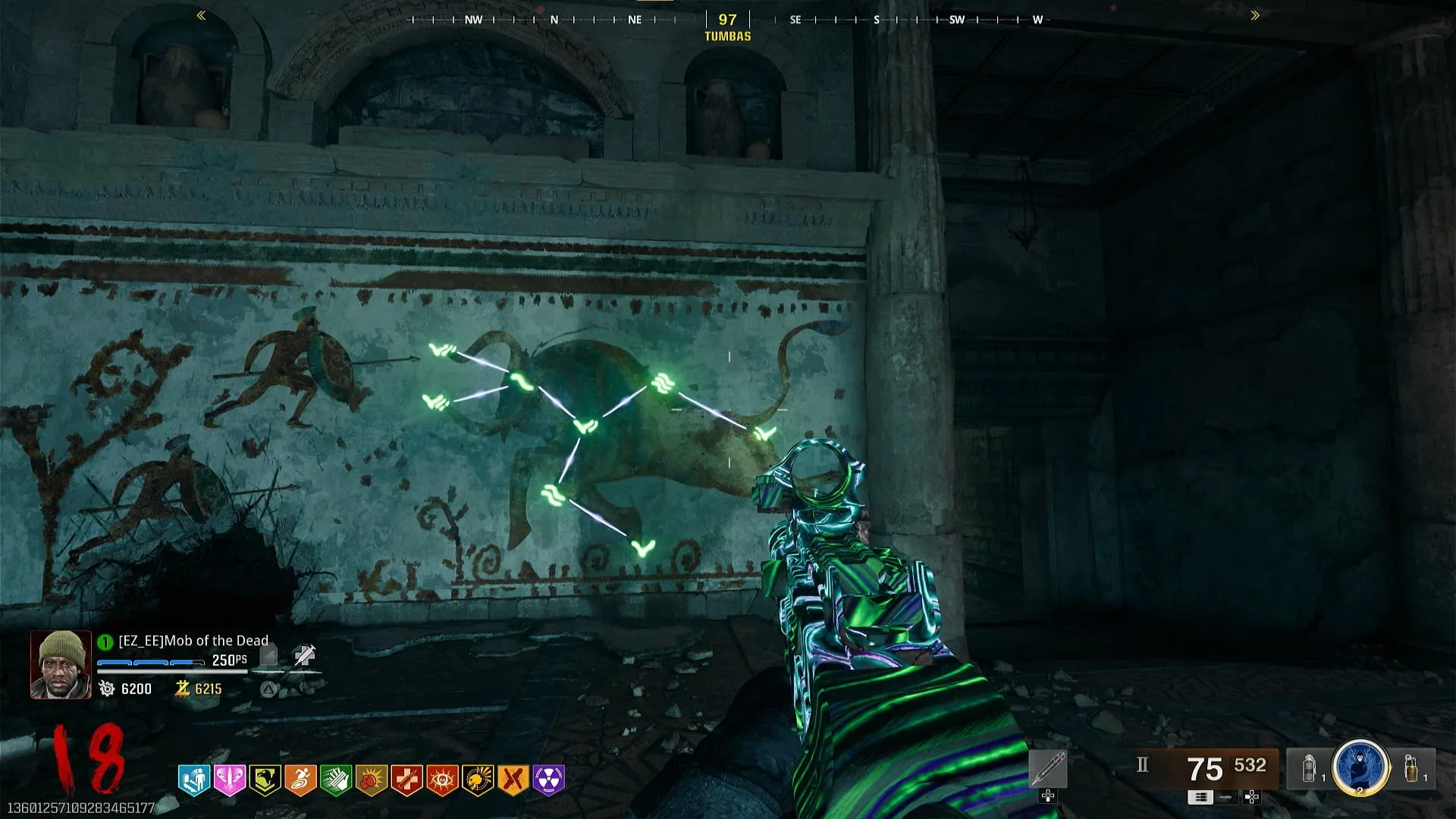1456x819 pixels.
Task: Select the tactical canister grenade slot
Action: tap(1310, 768)
